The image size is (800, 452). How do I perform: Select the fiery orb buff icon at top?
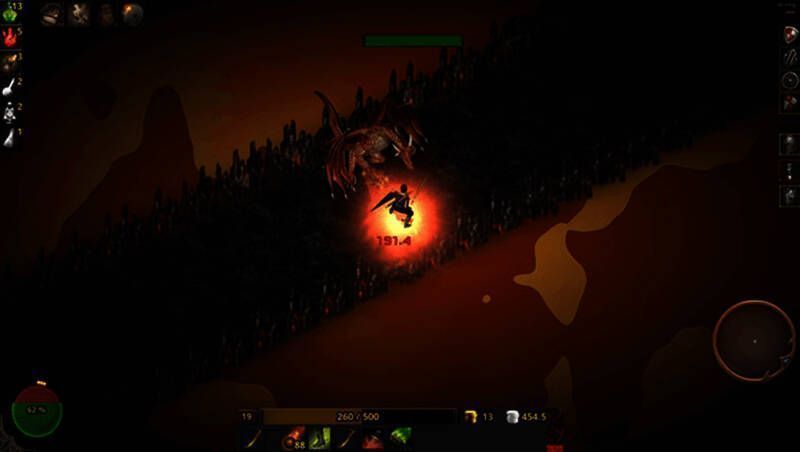[x=132, y=13]
